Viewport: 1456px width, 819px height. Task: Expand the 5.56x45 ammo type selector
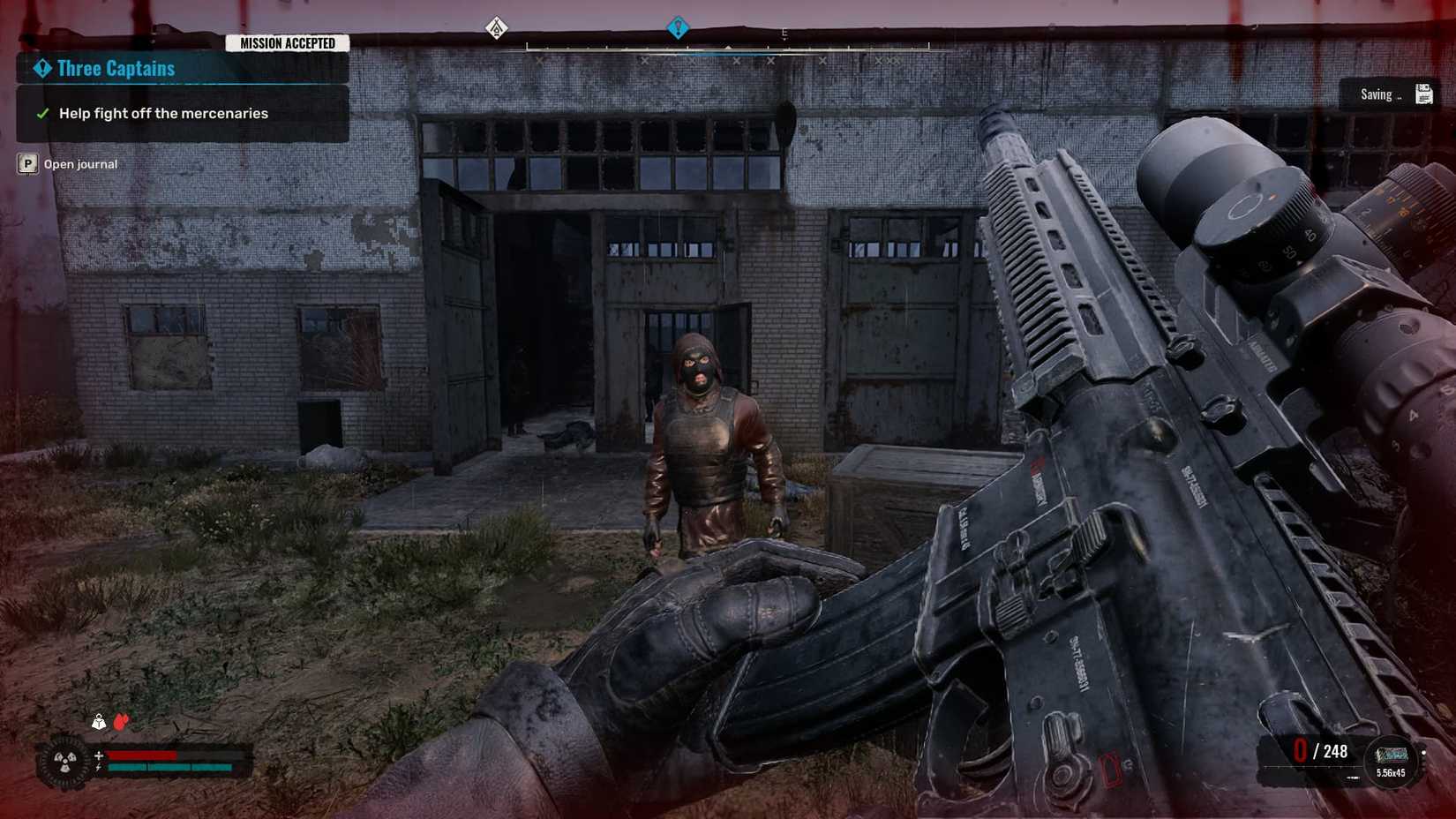[x=1391, y=773]
